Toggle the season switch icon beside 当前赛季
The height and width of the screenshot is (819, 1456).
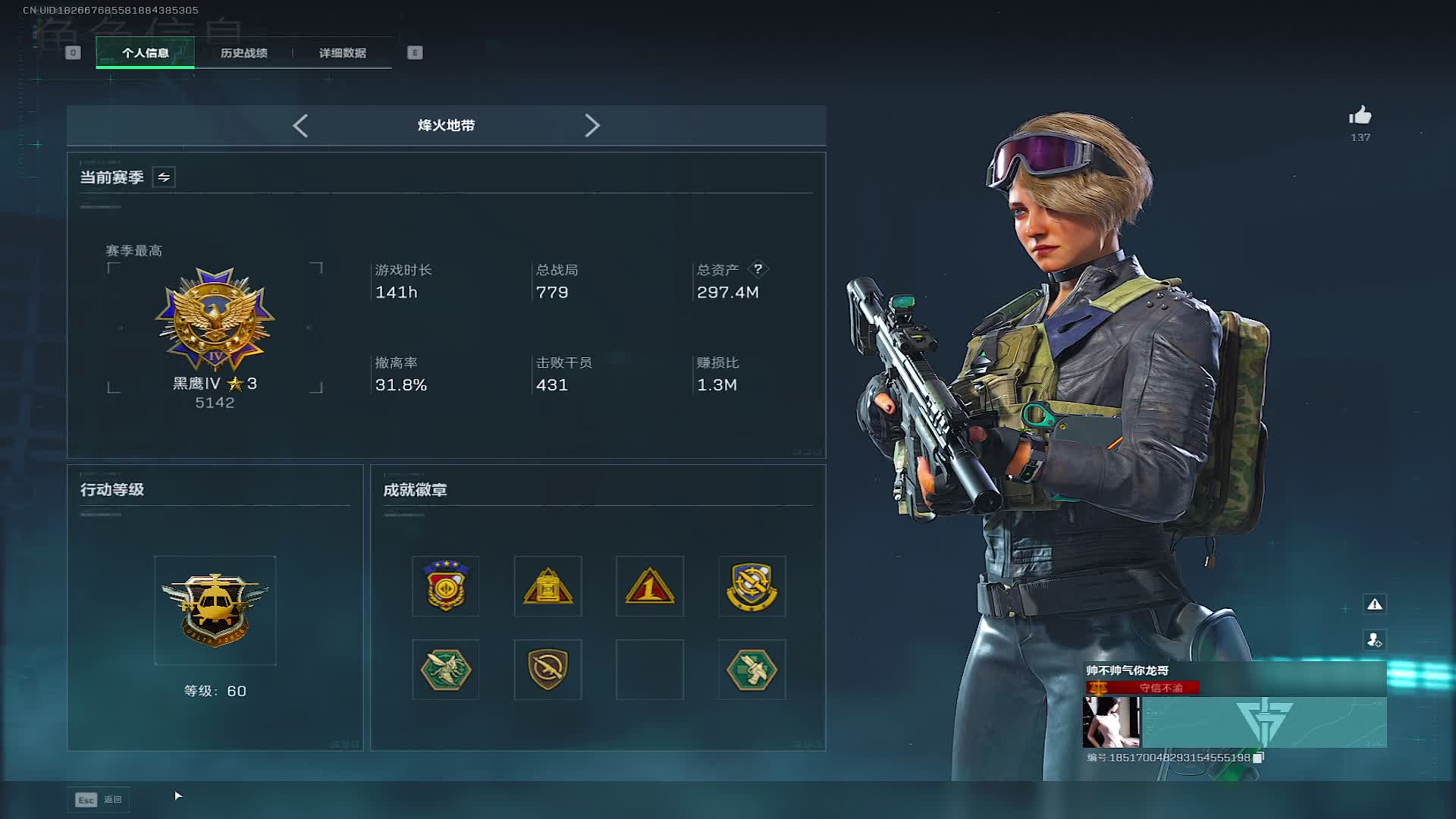(164, 177)
